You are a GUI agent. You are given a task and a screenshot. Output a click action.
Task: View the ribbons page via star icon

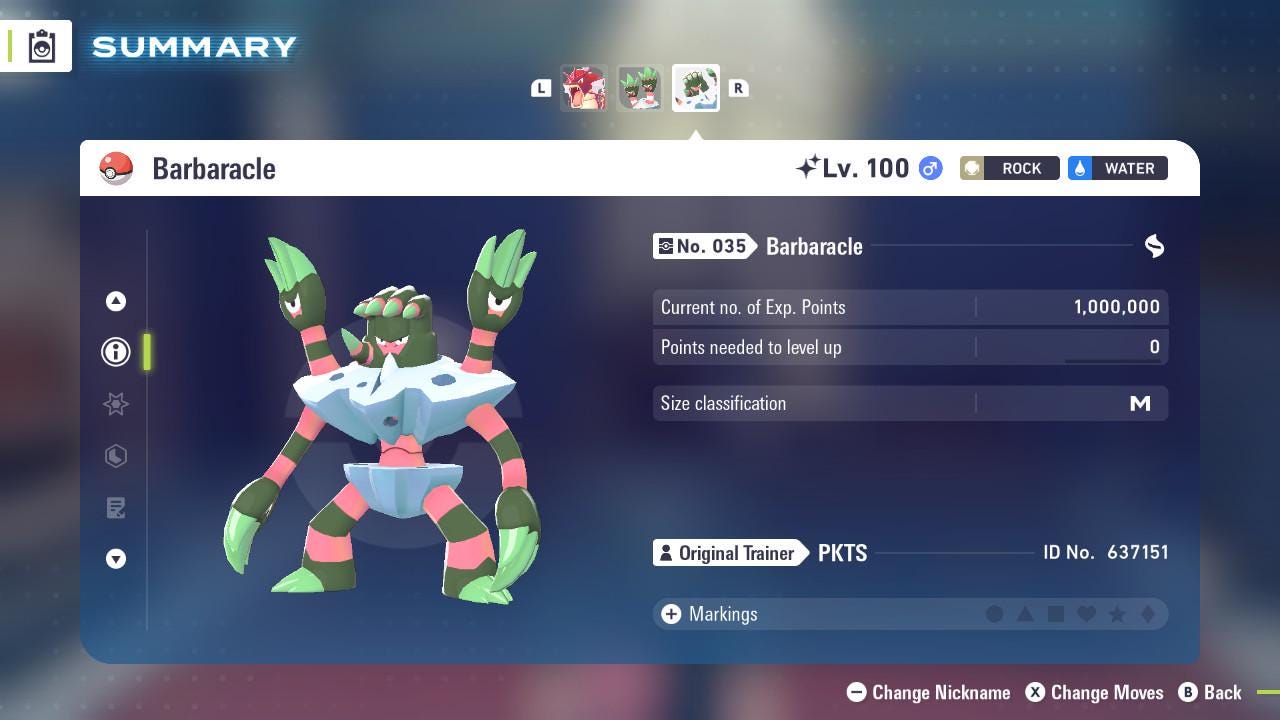point(116,404)
